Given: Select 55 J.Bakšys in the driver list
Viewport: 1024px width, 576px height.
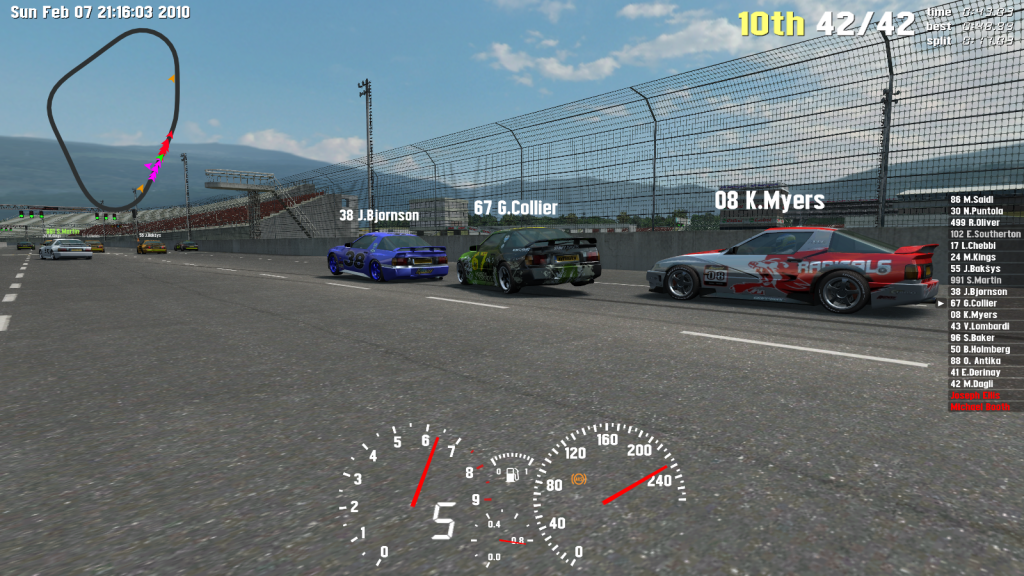Looking at the screenshot, I should coord(973,269).
